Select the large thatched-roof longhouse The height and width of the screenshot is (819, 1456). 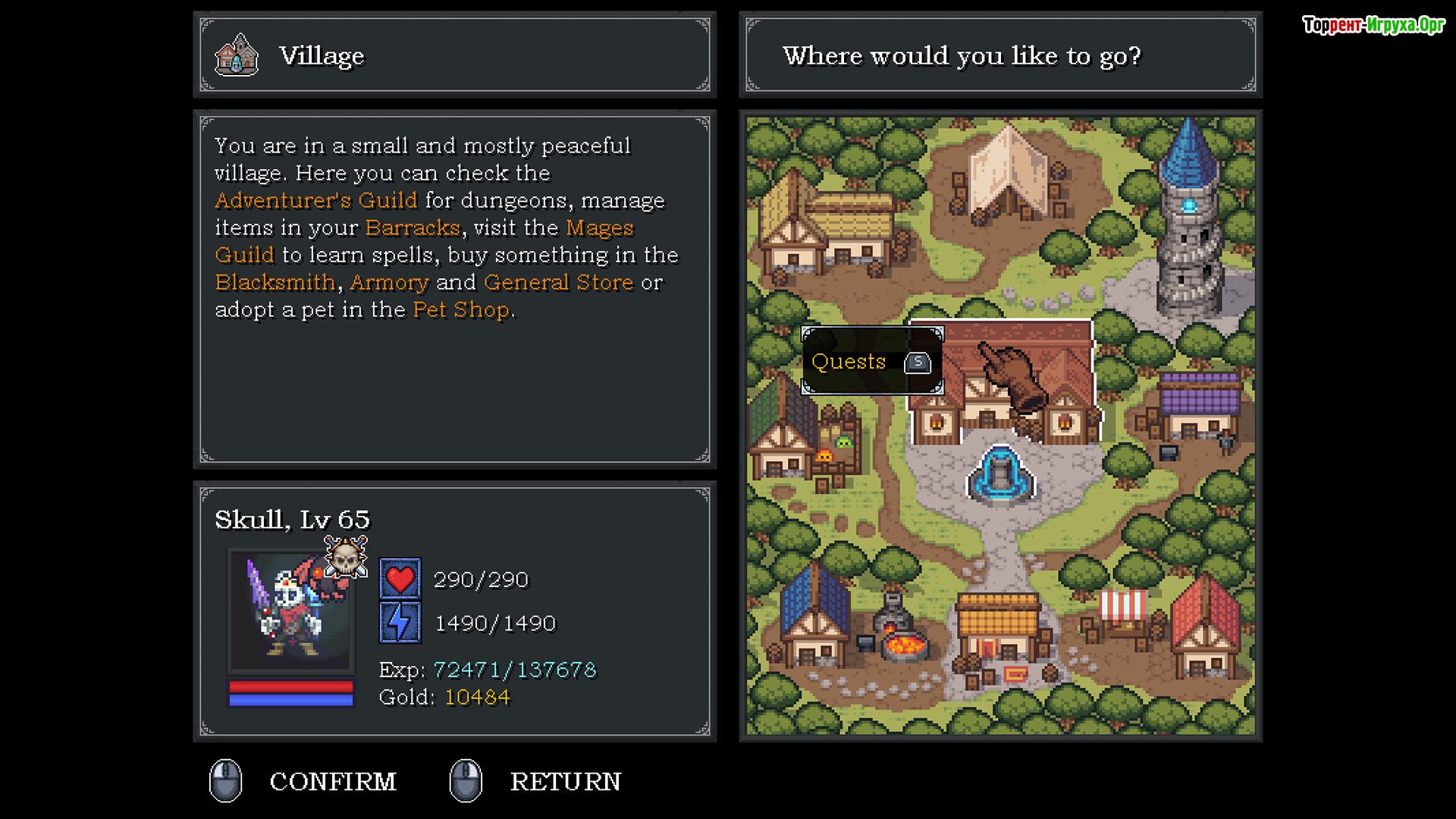[x=830, y=227]
